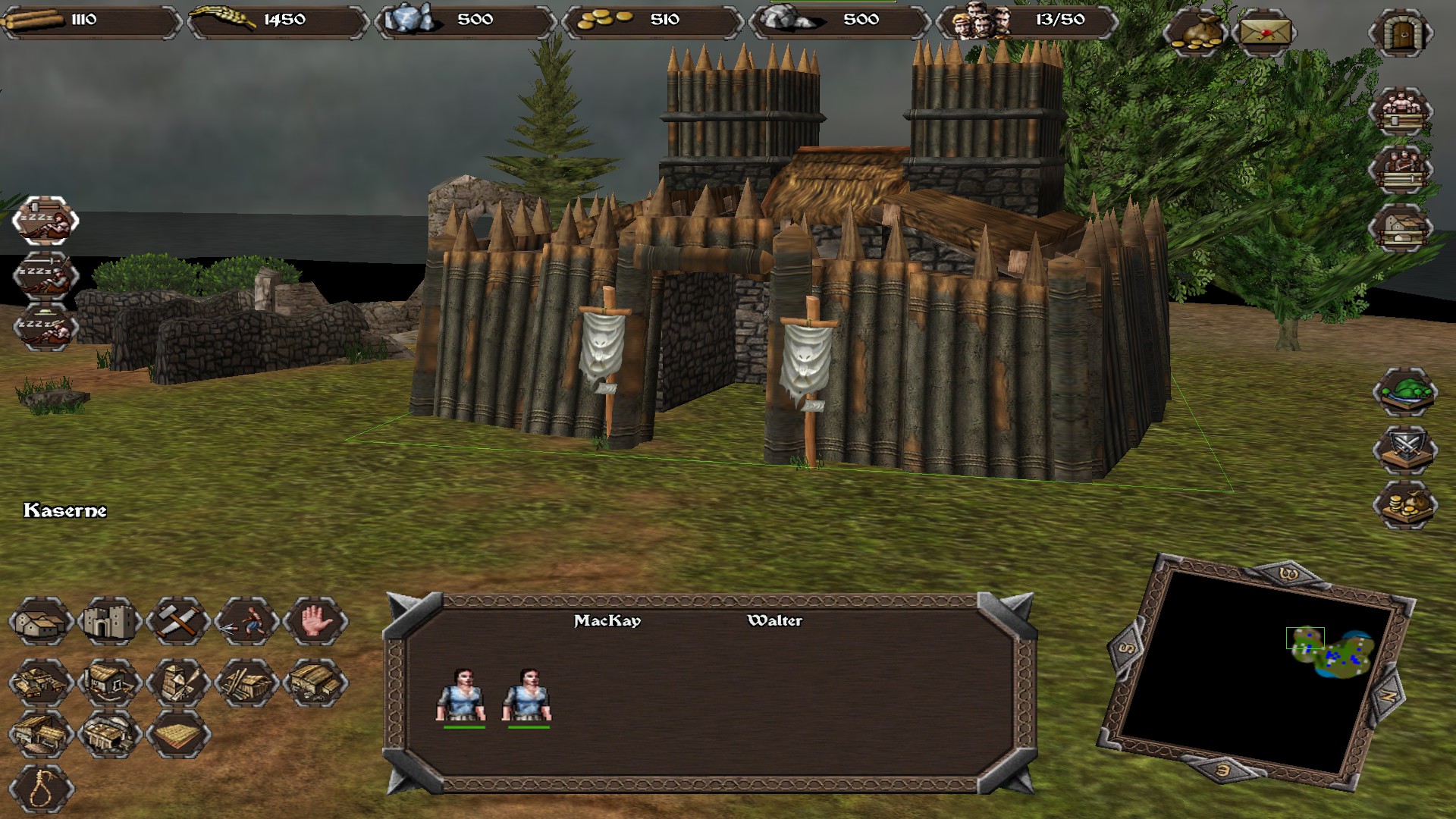The image size is (1456, 819).
Task: Open the houses building category
Action: pyautogui.click(x=42, y=622)
